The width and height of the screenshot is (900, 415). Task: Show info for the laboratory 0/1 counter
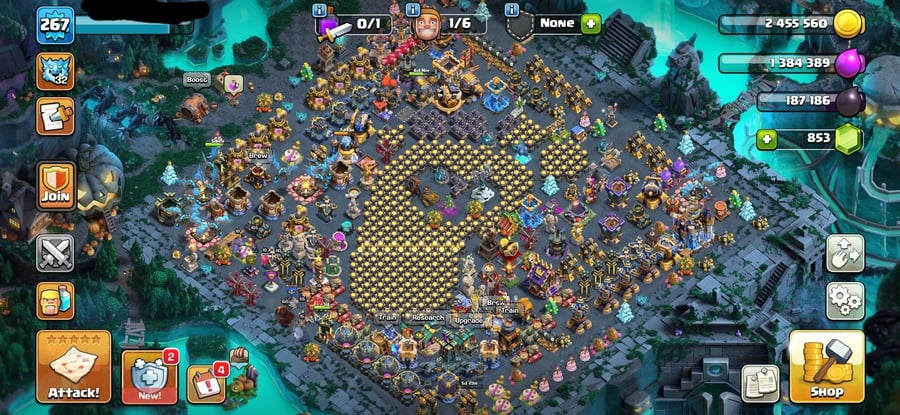pos(320,10)
